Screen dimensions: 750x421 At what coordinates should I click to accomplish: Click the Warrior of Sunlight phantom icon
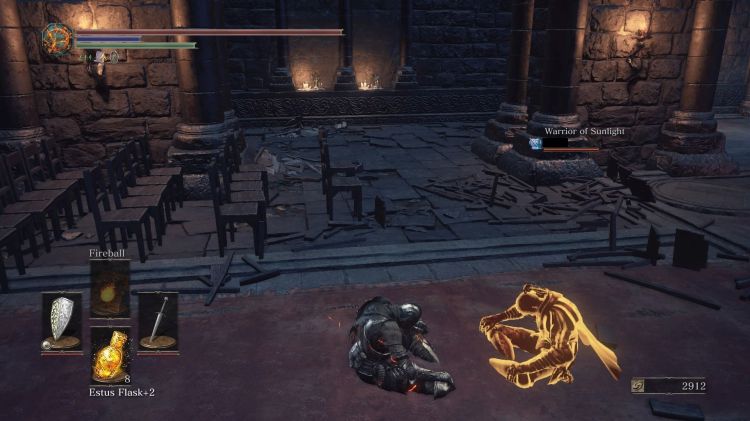click(x=536, y=144)
